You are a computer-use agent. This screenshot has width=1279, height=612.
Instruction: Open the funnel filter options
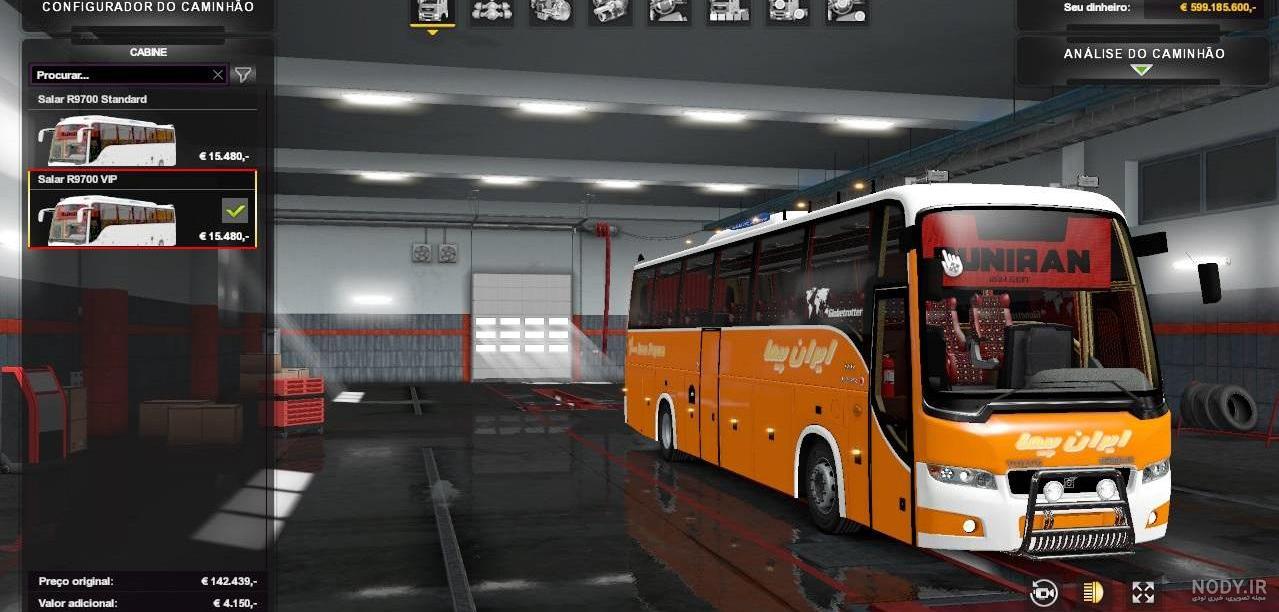pyautogui.click(x=243, y=75)
